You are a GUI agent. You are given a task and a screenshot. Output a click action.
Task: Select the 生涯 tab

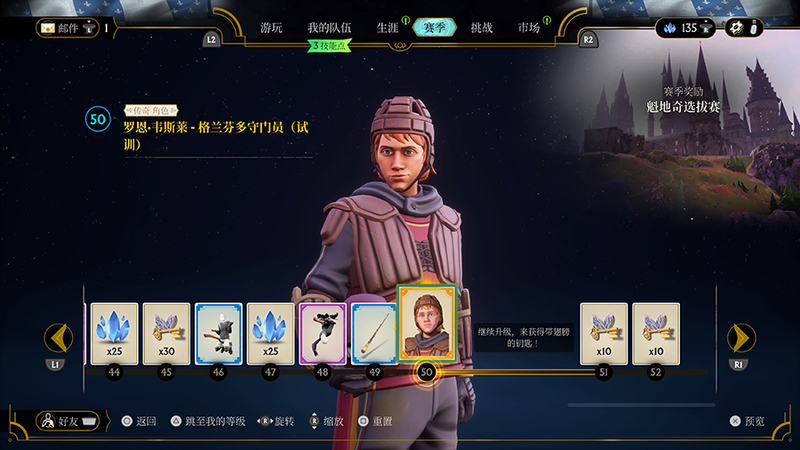coord(387,28)
